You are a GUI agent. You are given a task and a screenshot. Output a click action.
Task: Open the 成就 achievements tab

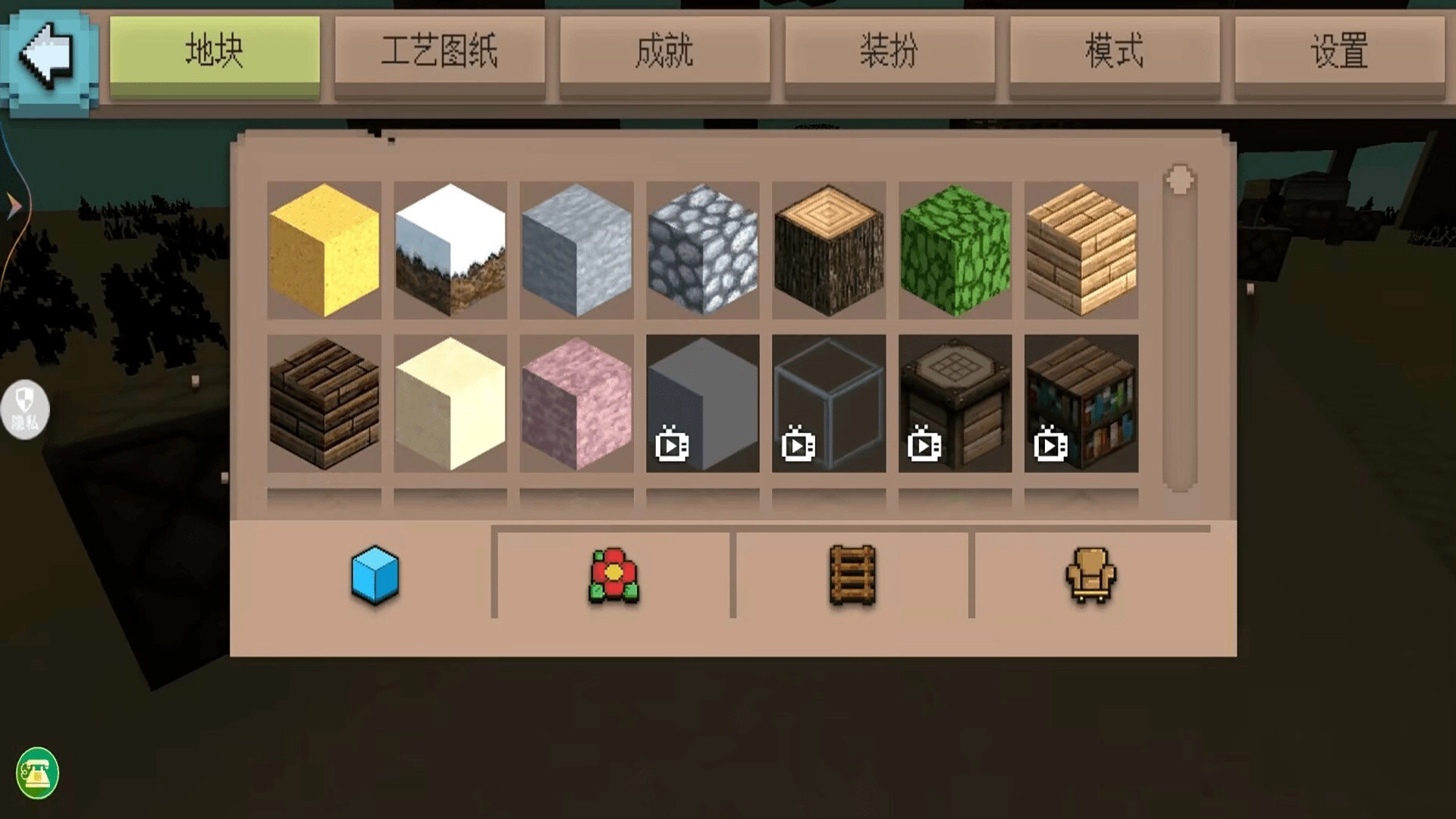click(664, 52)
